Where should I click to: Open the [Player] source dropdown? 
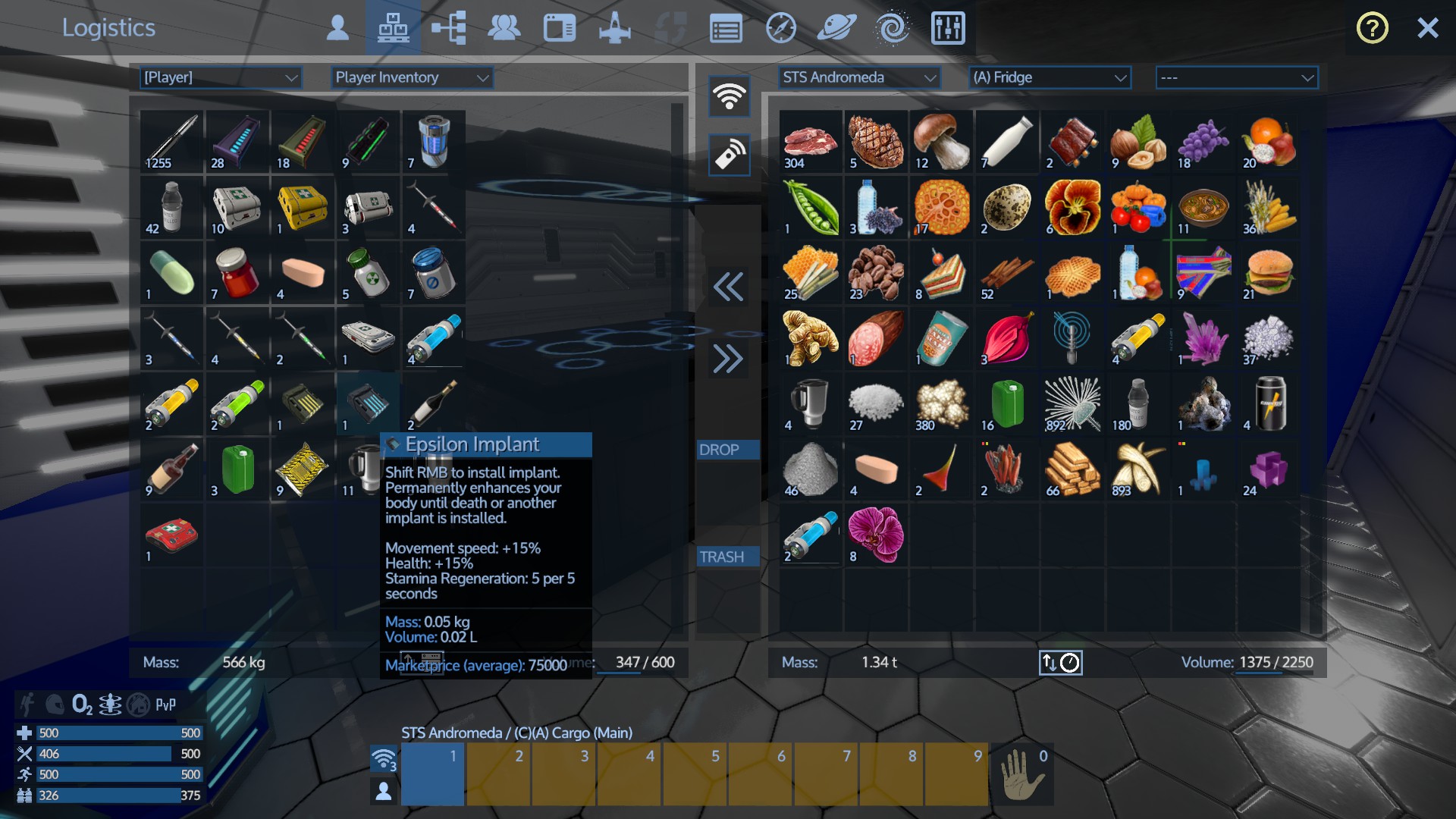coord(220,77)
